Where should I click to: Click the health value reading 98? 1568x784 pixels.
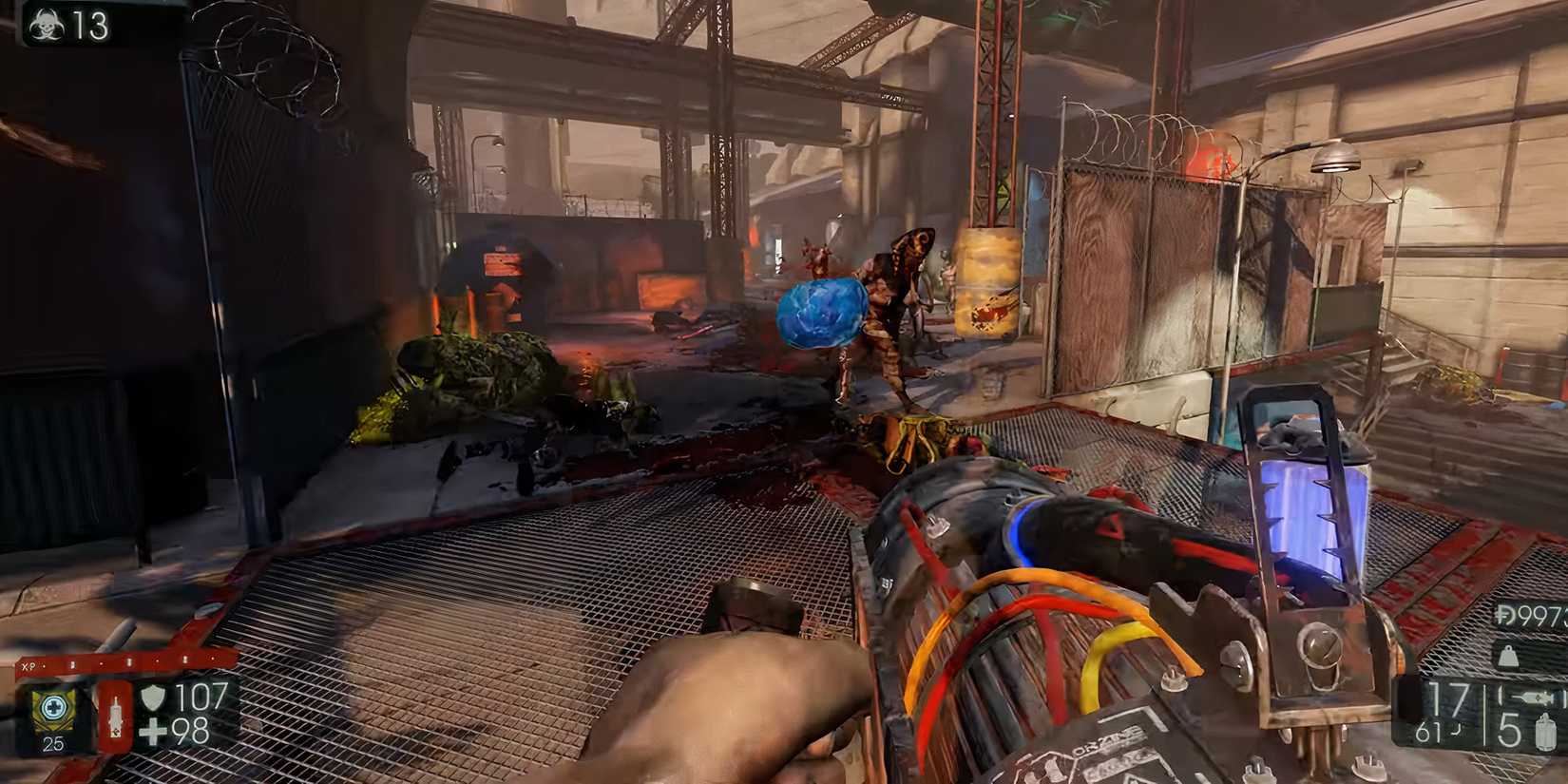pyautogui.click(x=195, y=730)
